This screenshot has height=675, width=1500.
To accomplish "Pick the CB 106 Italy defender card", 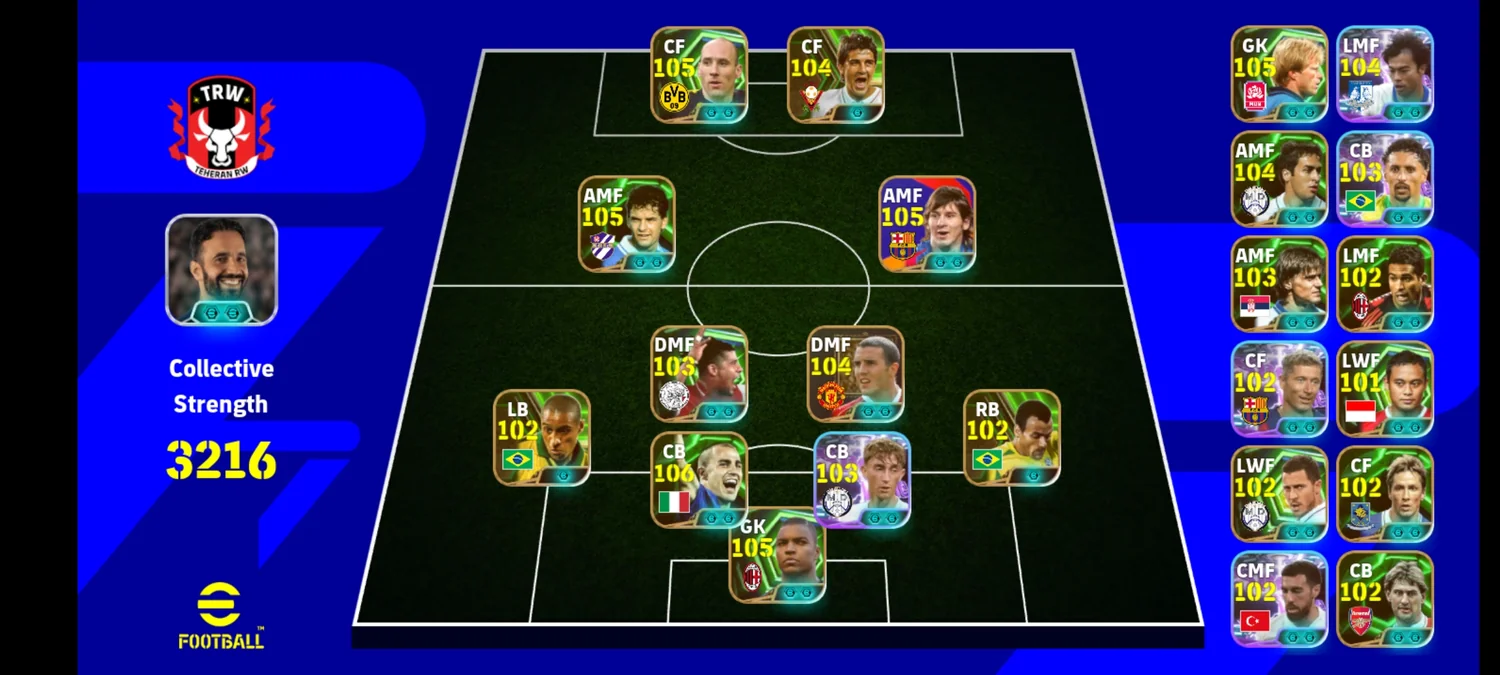I will 699,480.
